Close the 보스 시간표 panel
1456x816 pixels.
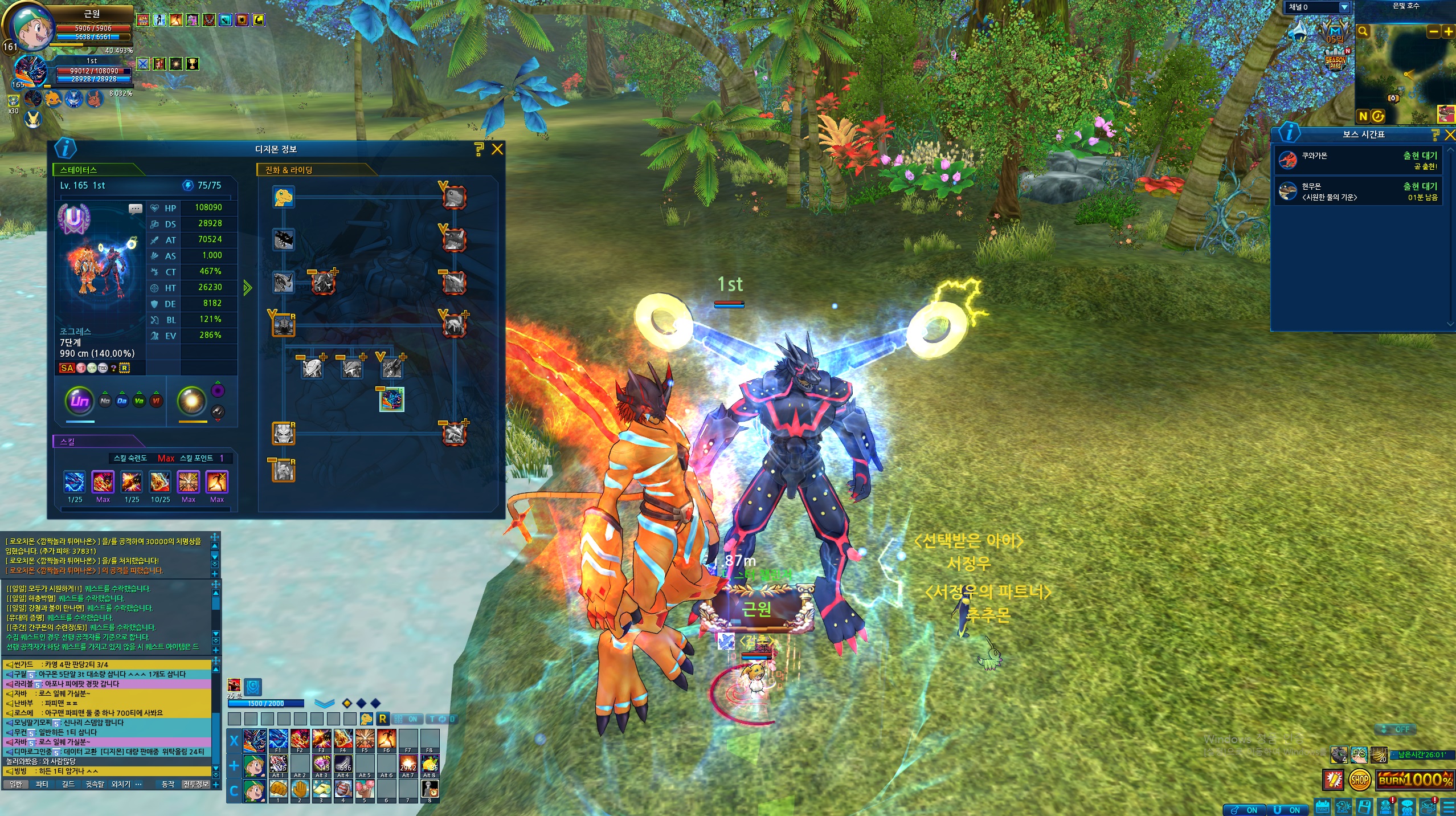(1449, 134)
